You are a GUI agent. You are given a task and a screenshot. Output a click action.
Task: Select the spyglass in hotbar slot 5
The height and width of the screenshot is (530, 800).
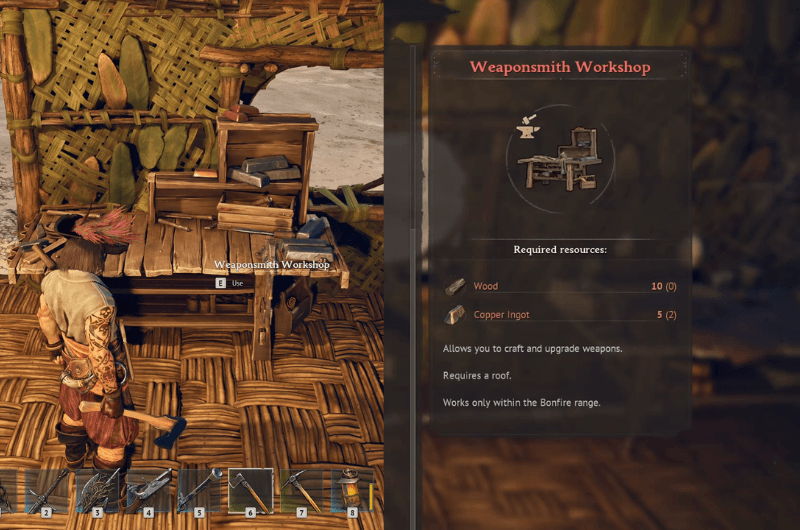pos(199,491)
